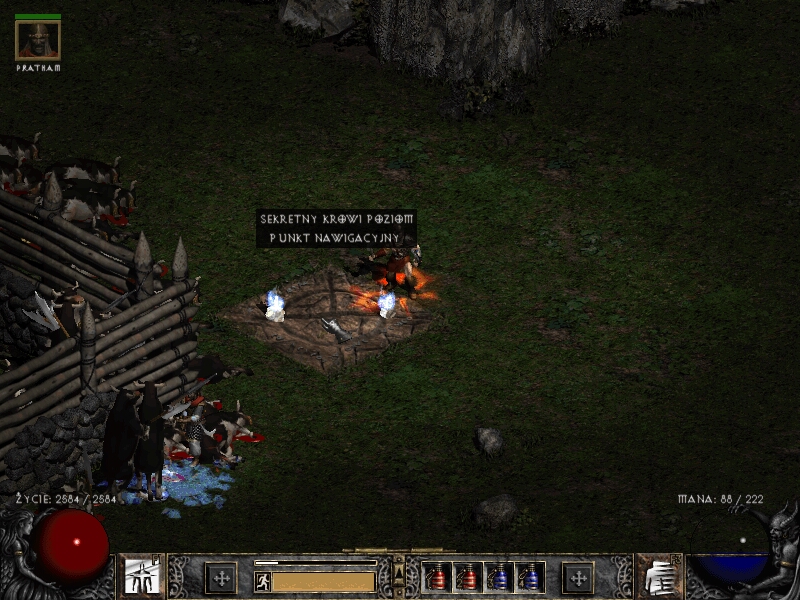Screen dimensions: 800x600
Task: Select the Pratham mercenary portrait
Action: pyautogui.click(x=38, y=40)
